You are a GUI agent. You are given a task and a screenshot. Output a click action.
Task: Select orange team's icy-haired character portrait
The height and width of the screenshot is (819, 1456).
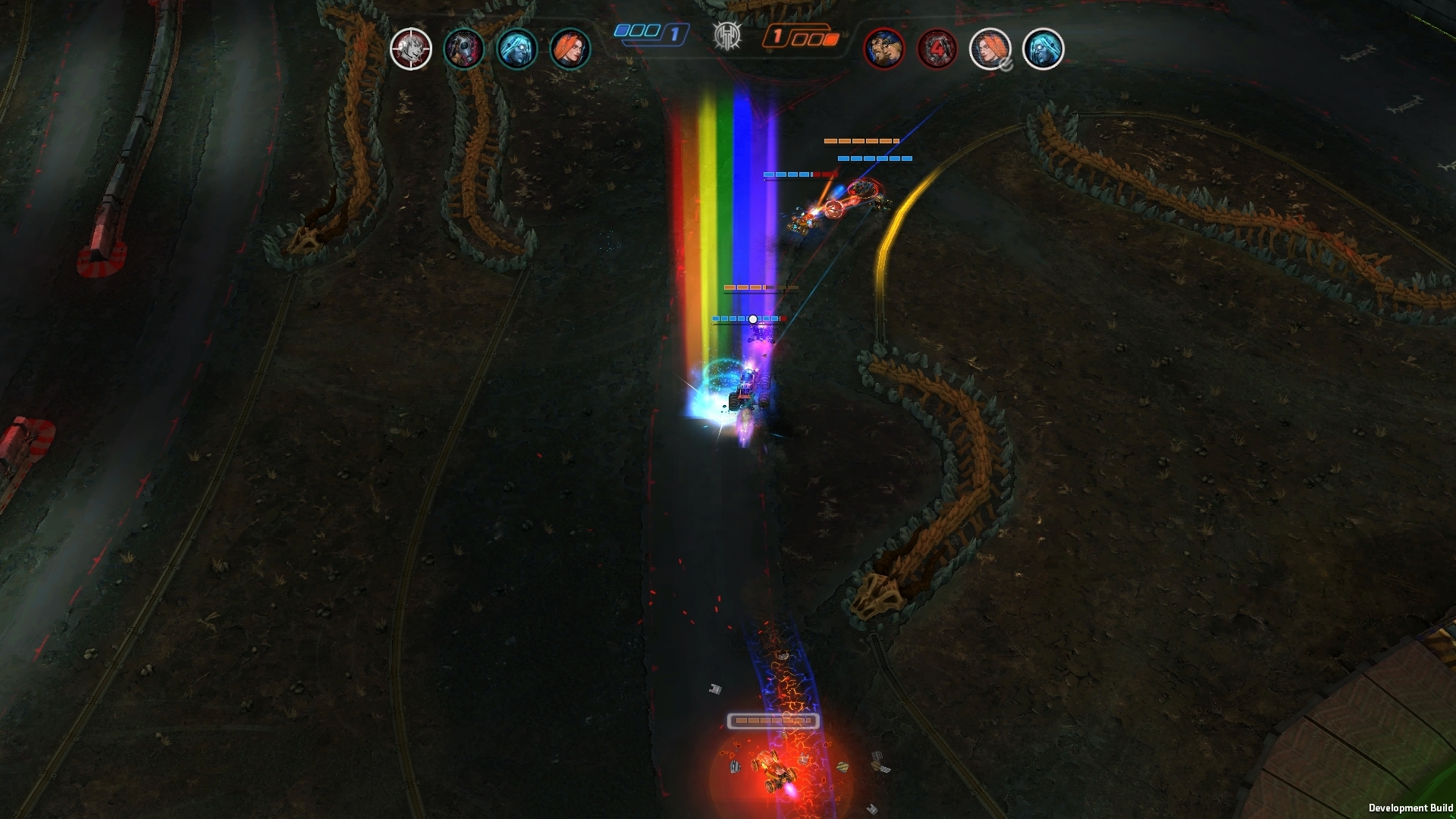click(x=1043, y=49)
